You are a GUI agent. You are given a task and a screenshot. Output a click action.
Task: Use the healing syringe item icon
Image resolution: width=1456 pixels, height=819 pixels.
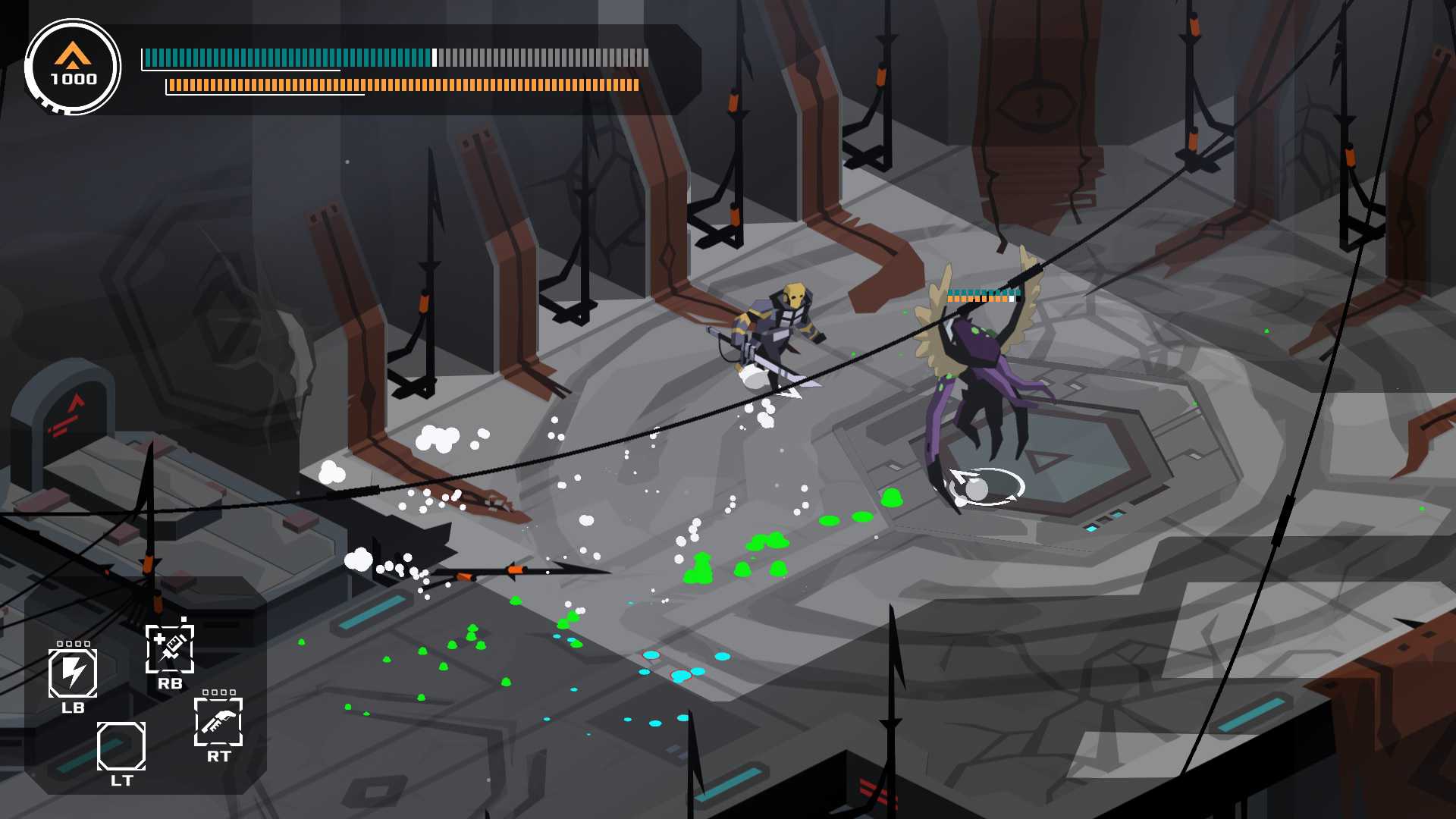pyautogui.click(x=170, y=648)
